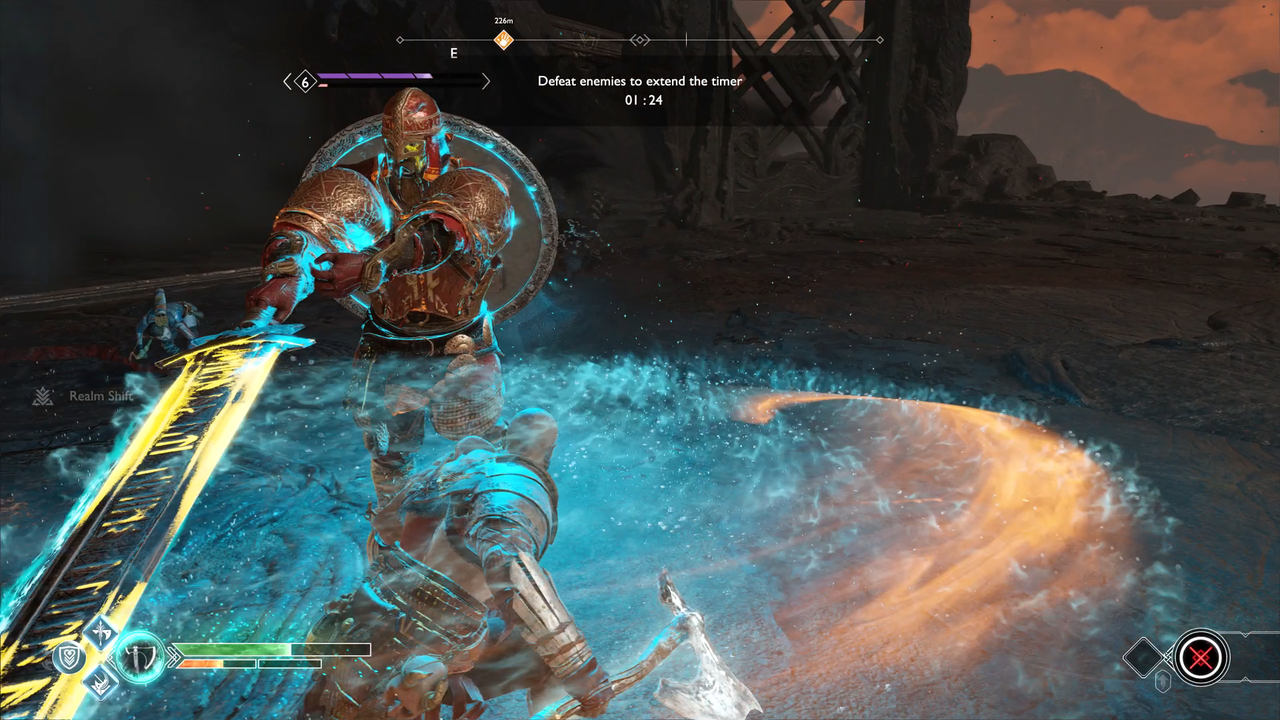Select the Leviathan Axe weapon icon

click(x=140, y=657)
